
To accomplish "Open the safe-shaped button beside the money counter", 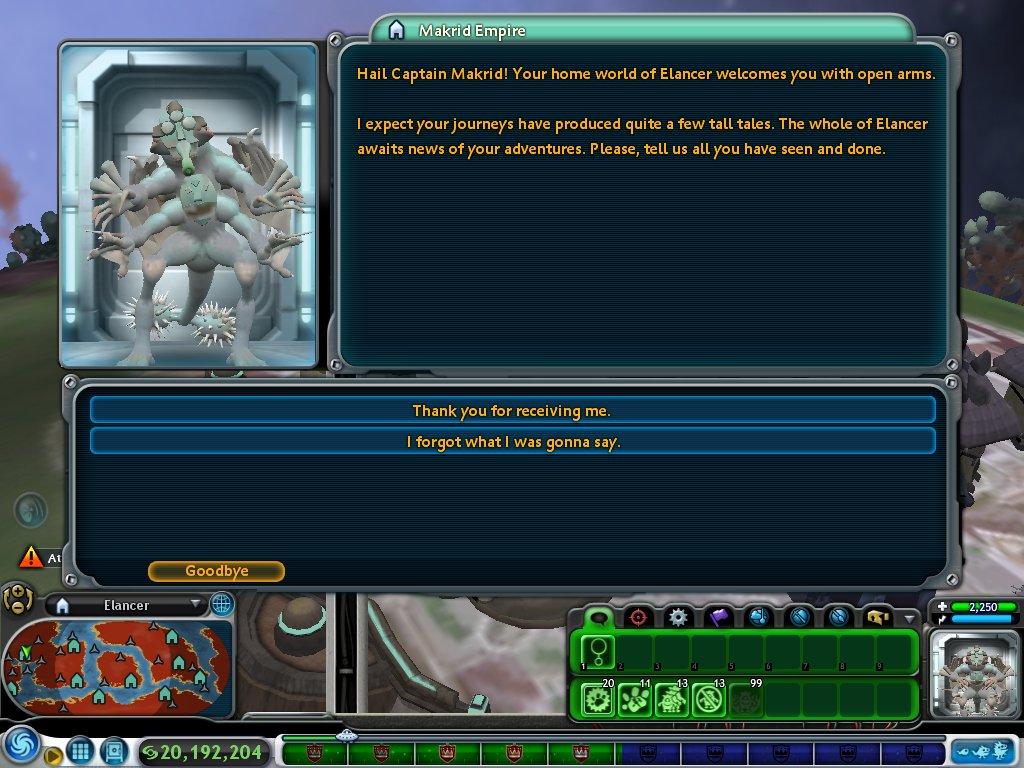I will pyautogui.click(x=113, y=750).
